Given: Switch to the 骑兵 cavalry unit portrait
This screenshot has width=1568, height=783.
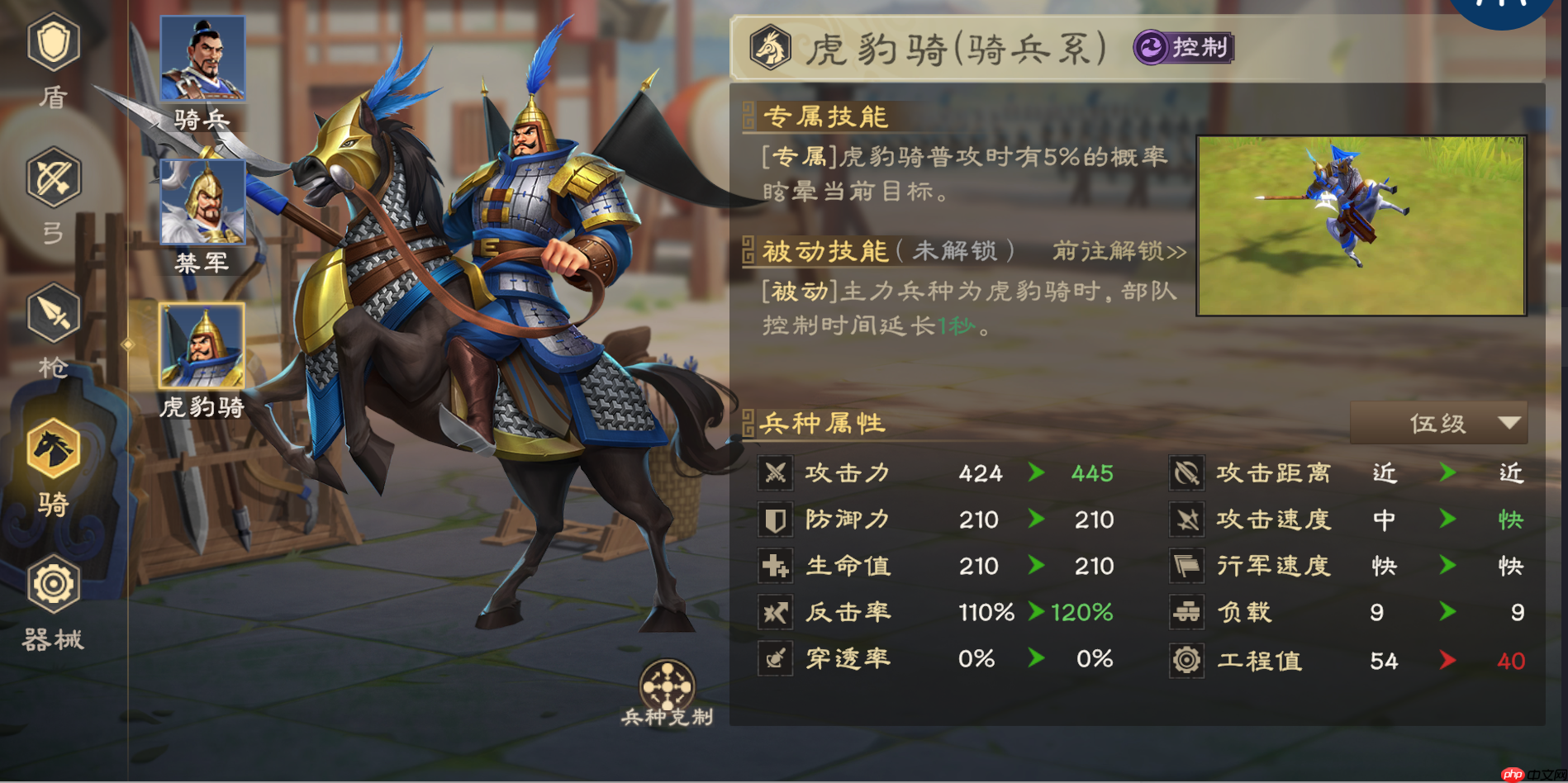Looking at the screenshot, I should (x=203, y=58).
